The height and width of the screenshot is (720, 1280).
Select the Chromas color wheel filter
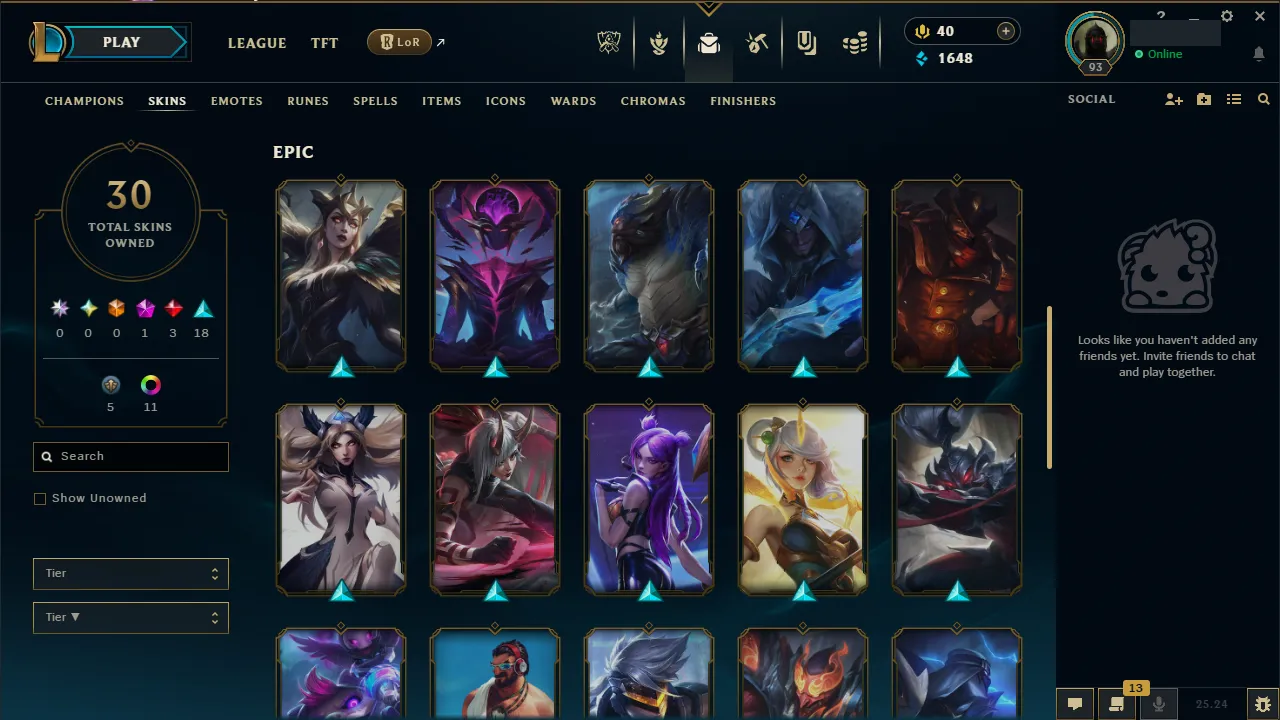(150, 385)
